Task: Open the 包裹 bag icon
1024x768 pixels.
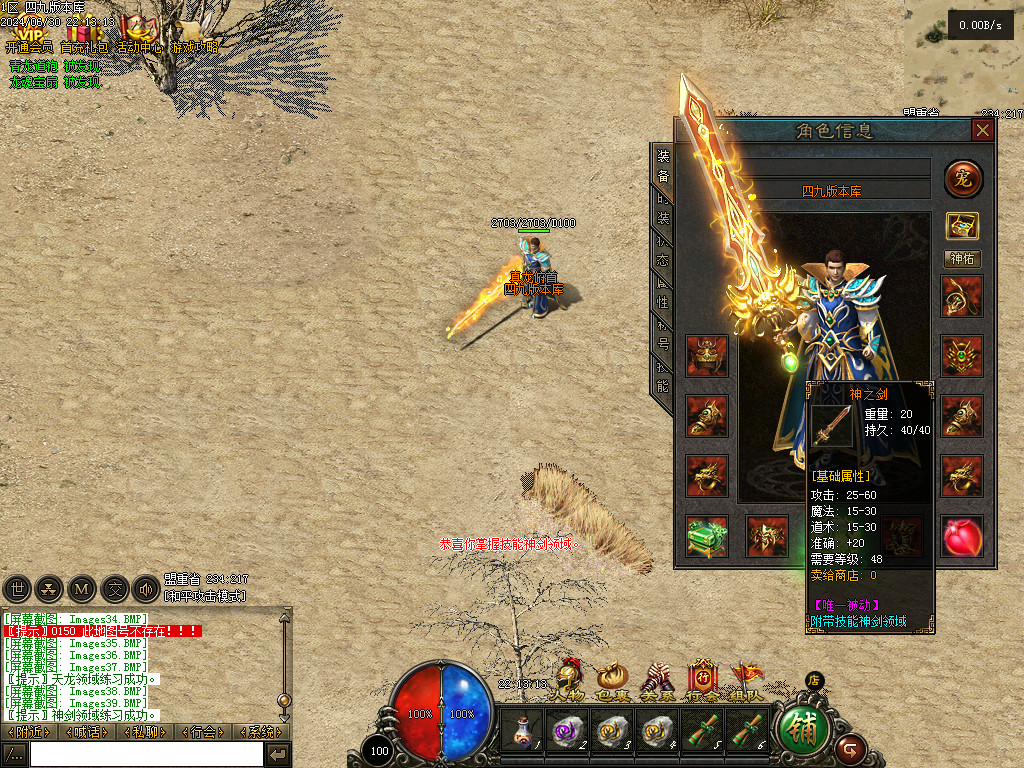Action: (x=612, y=681)
